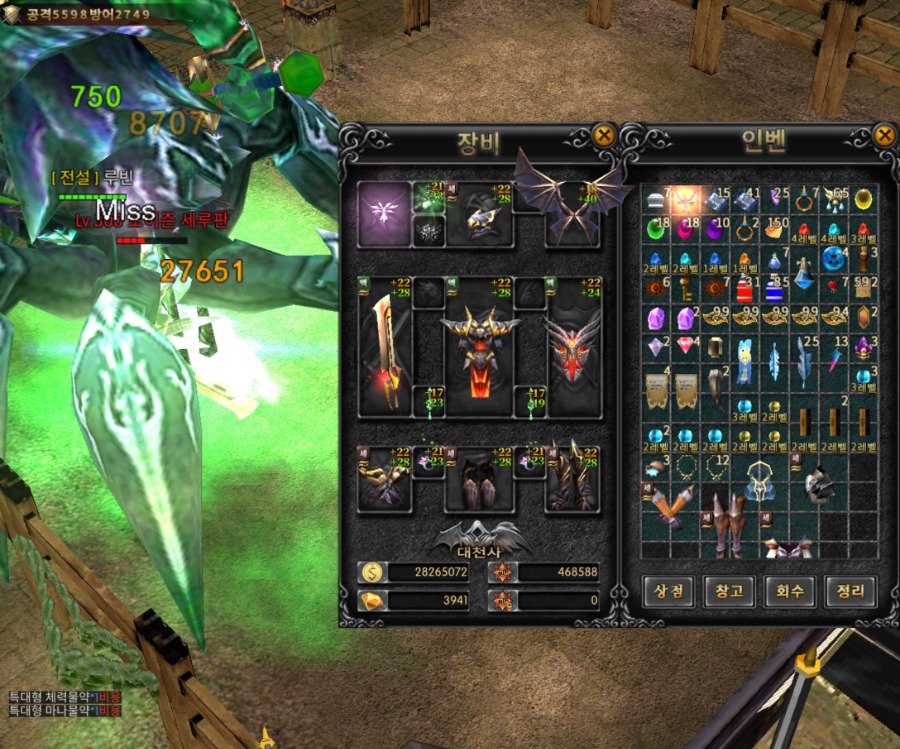Select the pink diamond gem in inventory
The image size is (900, 749).
[x=687, y=348]
